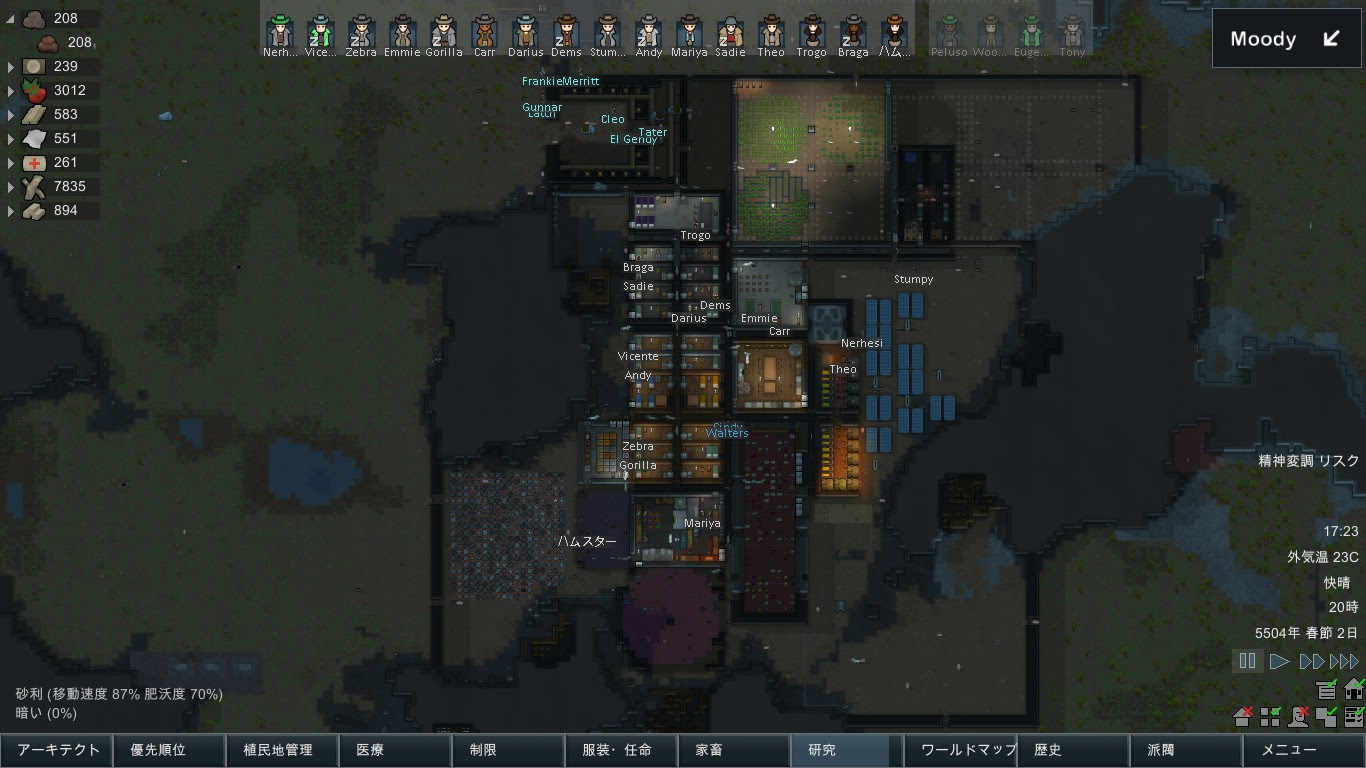This screenshot has width=1366, height=768.
Task: Click the normal play speed icon
Action: [x=1280, y=660]
